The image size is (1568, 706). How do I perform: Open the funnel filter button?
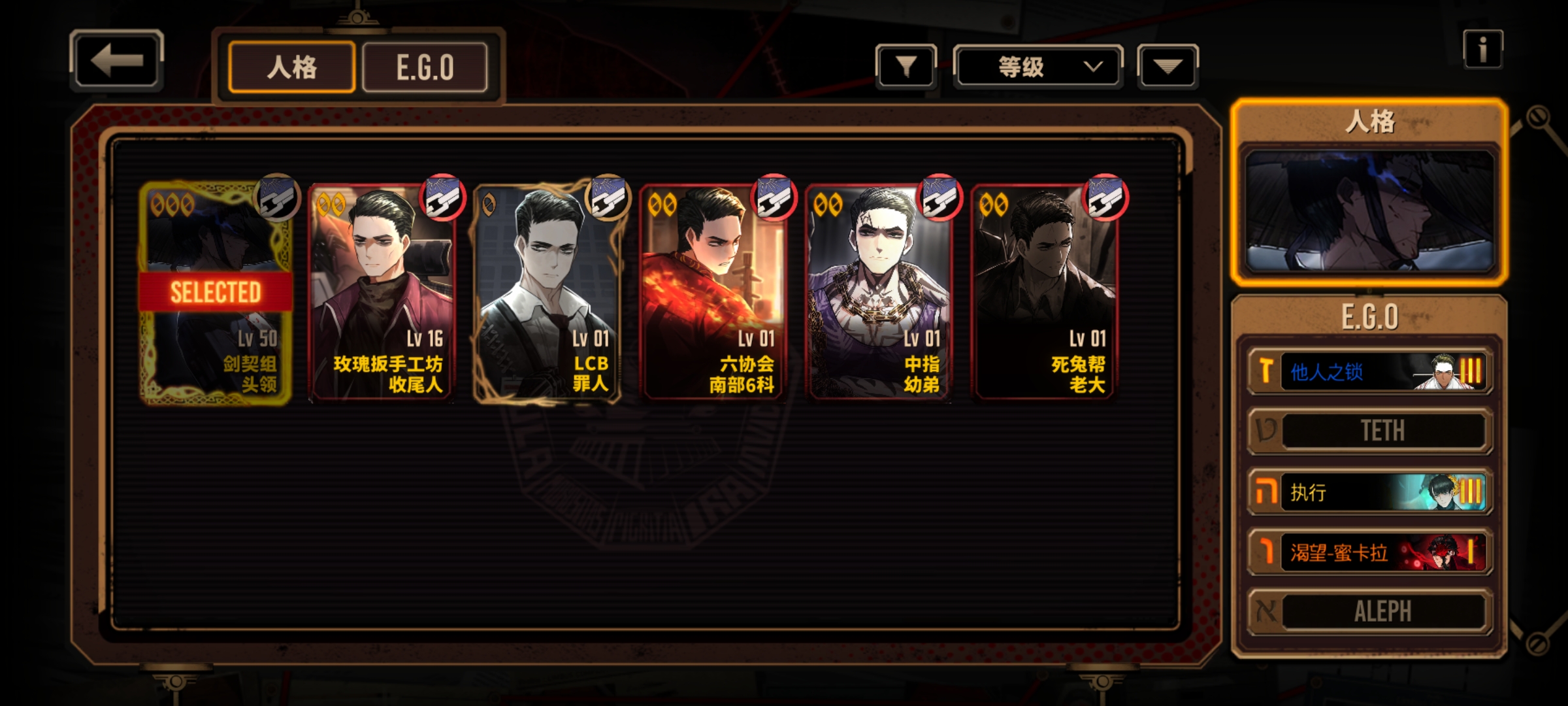click(x=906, y=66)
